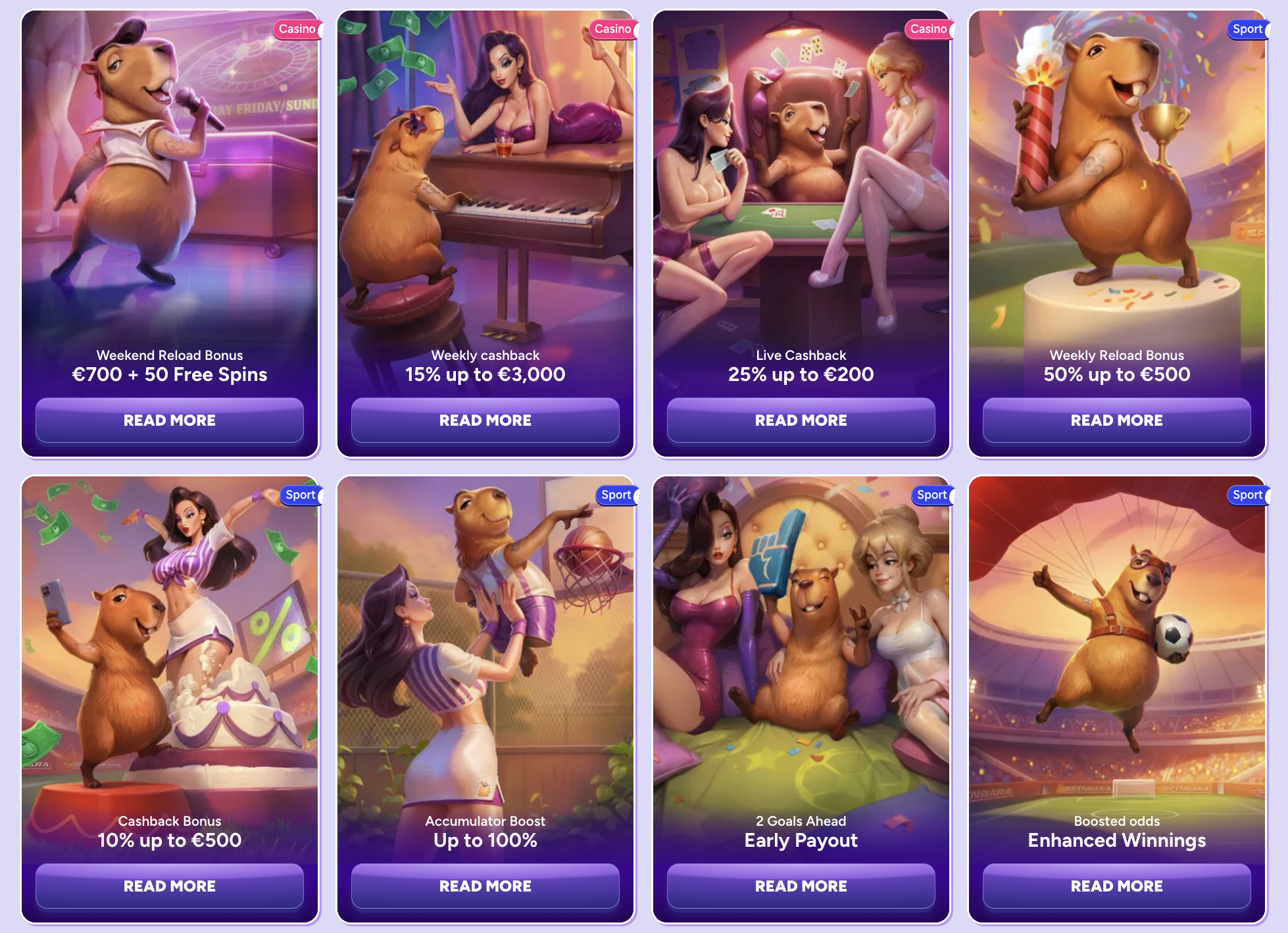Open READ MORE for 2 Goals Ahead Early Payout
Viewport: 1288px width, 933px height.
(x=801, y=886)
